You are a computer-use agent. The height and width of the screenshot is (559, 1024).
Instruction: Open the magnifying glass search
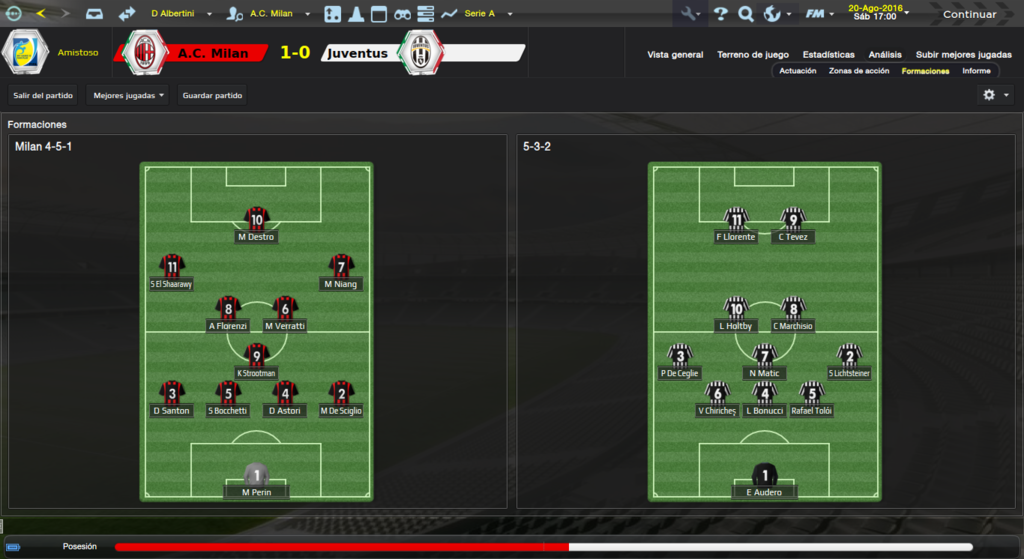(746, 14)
